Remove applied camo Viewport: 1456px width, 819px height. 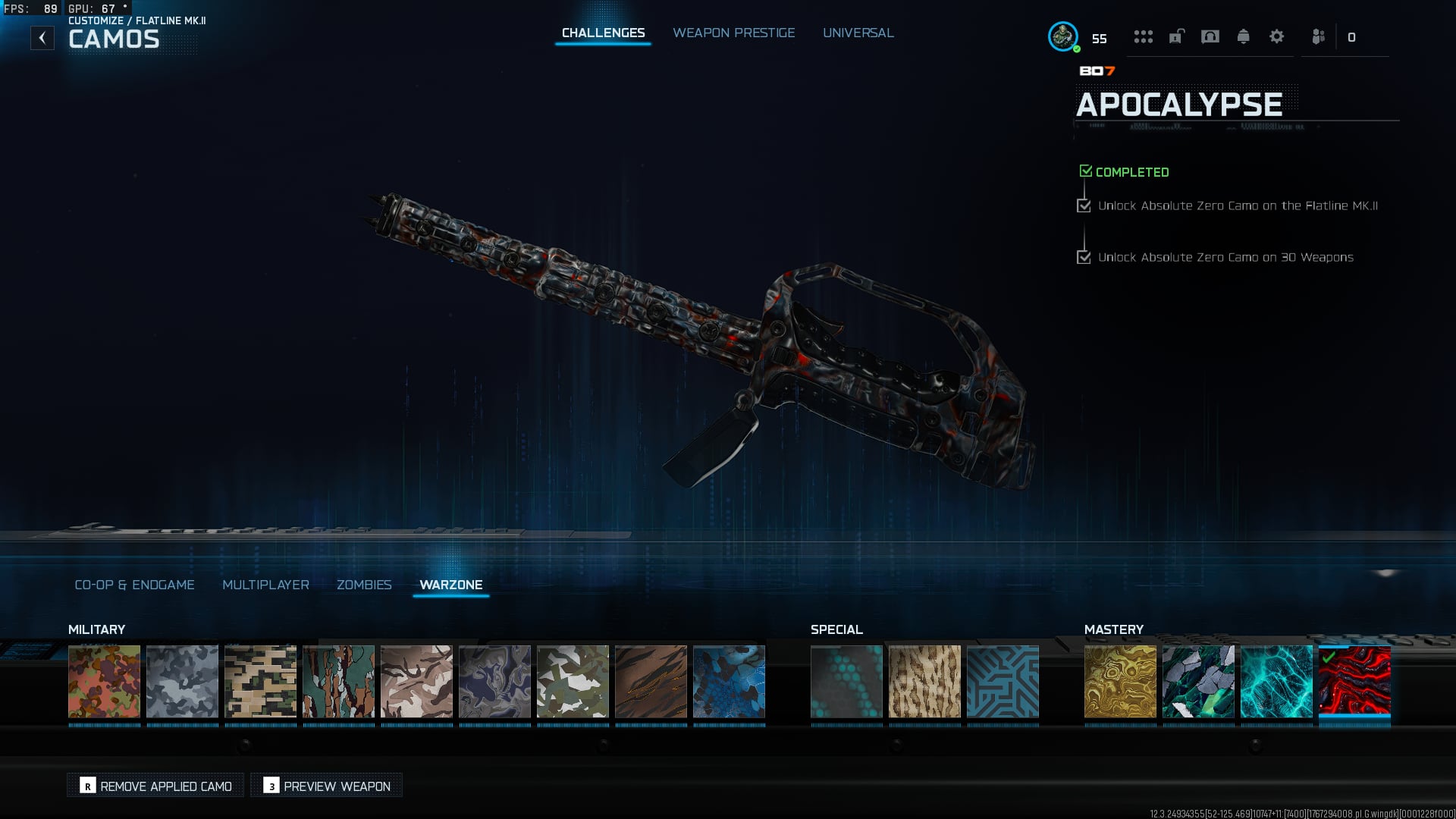[155, 786]
